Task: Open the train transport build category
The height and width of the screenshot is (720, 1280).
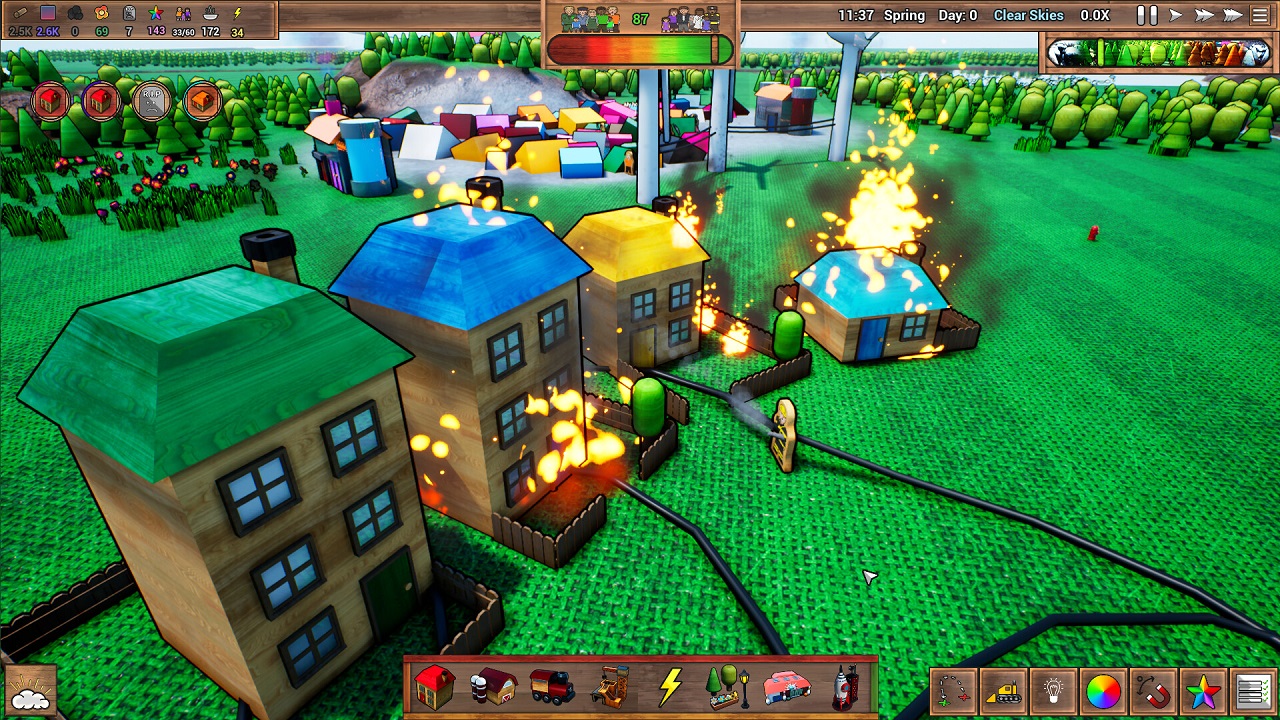Action: 552,687
